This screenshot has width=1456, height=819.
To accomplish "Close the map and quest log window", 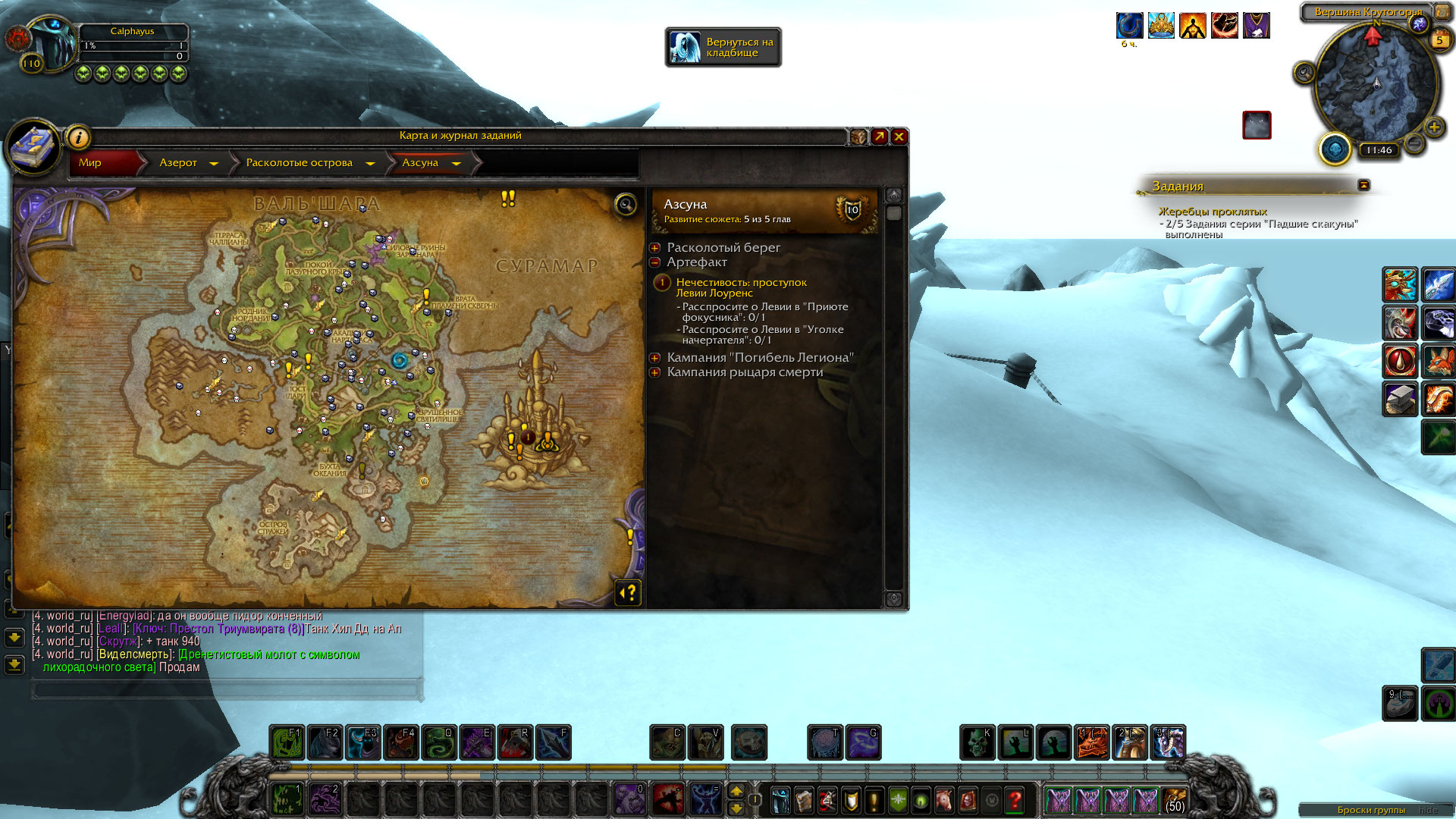I will point(899,136).
